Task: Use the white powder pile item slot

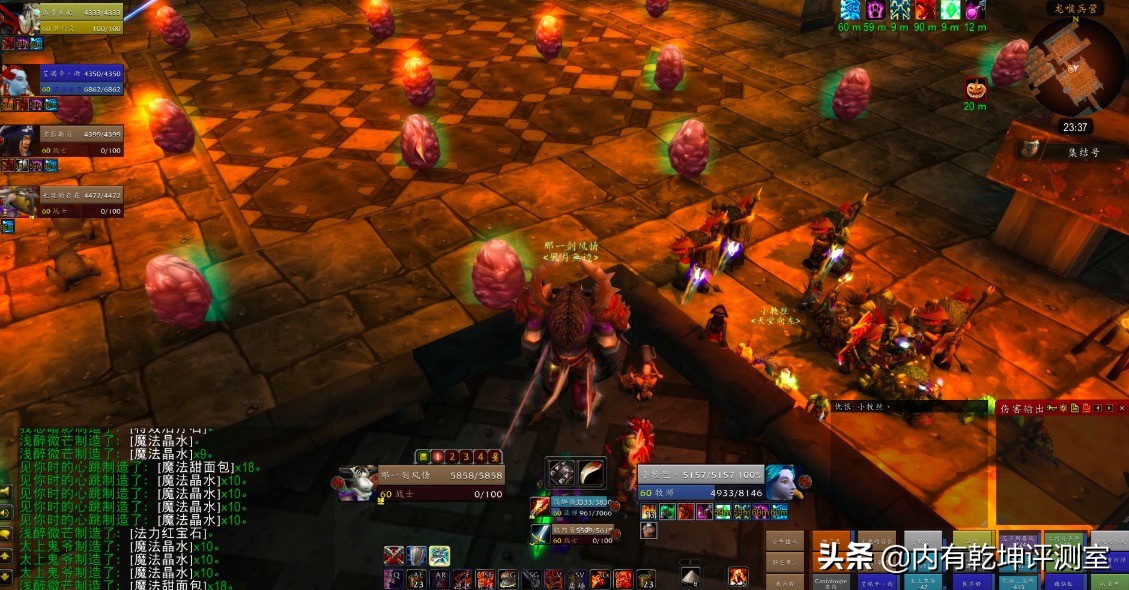Action: pos(689,577)
